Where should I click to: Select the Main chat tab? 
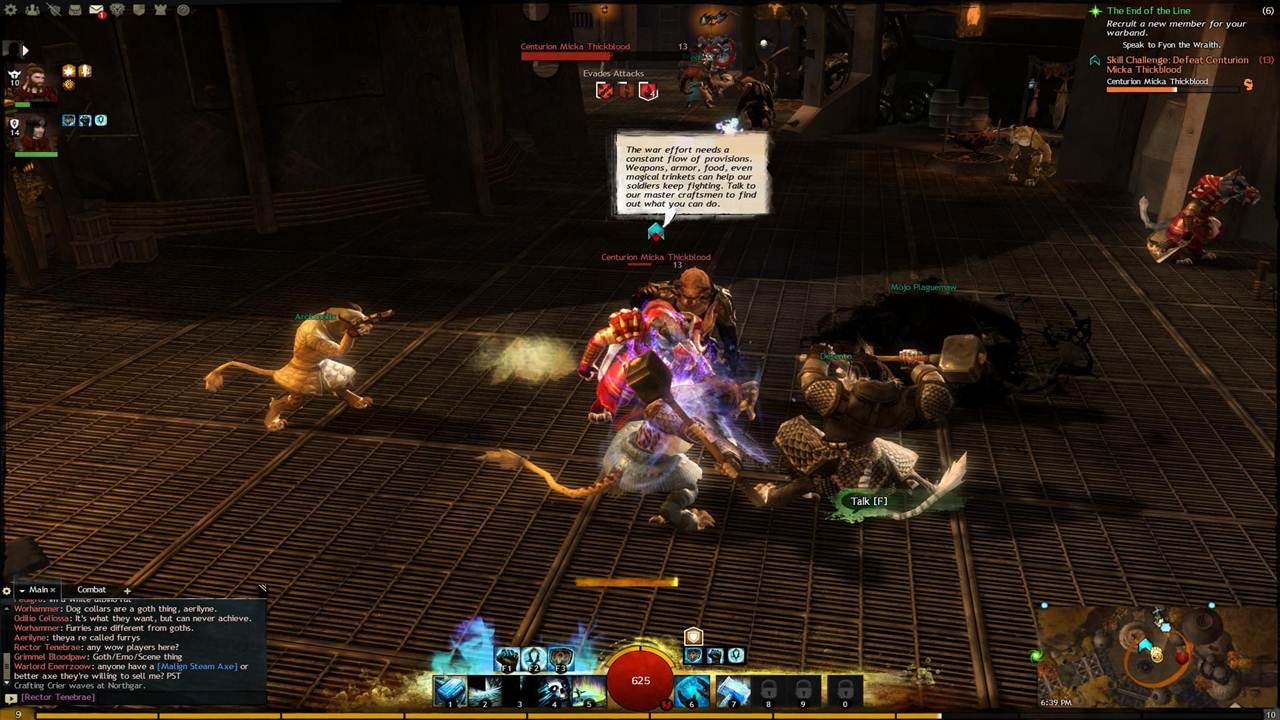tap(38, 590)
